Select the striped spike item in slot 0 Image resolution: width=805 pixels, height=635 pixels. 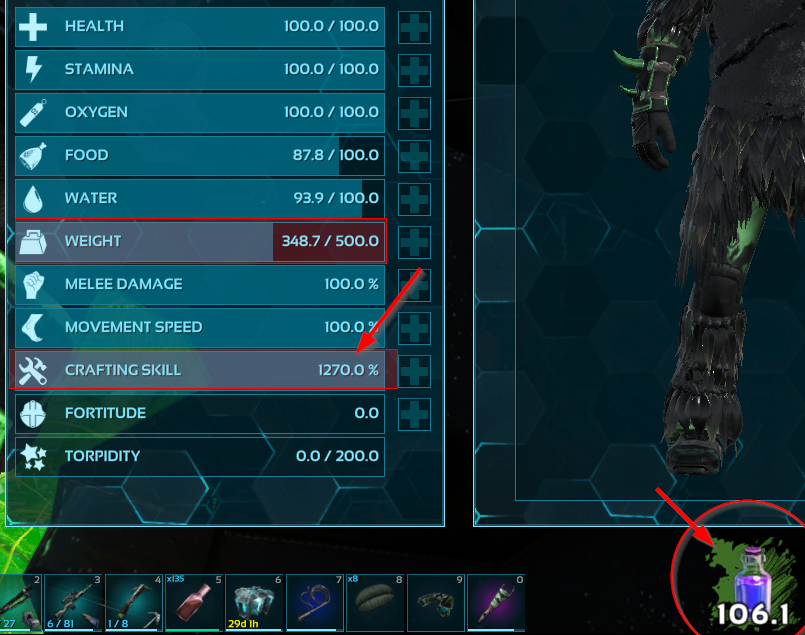tap(496, 602)
